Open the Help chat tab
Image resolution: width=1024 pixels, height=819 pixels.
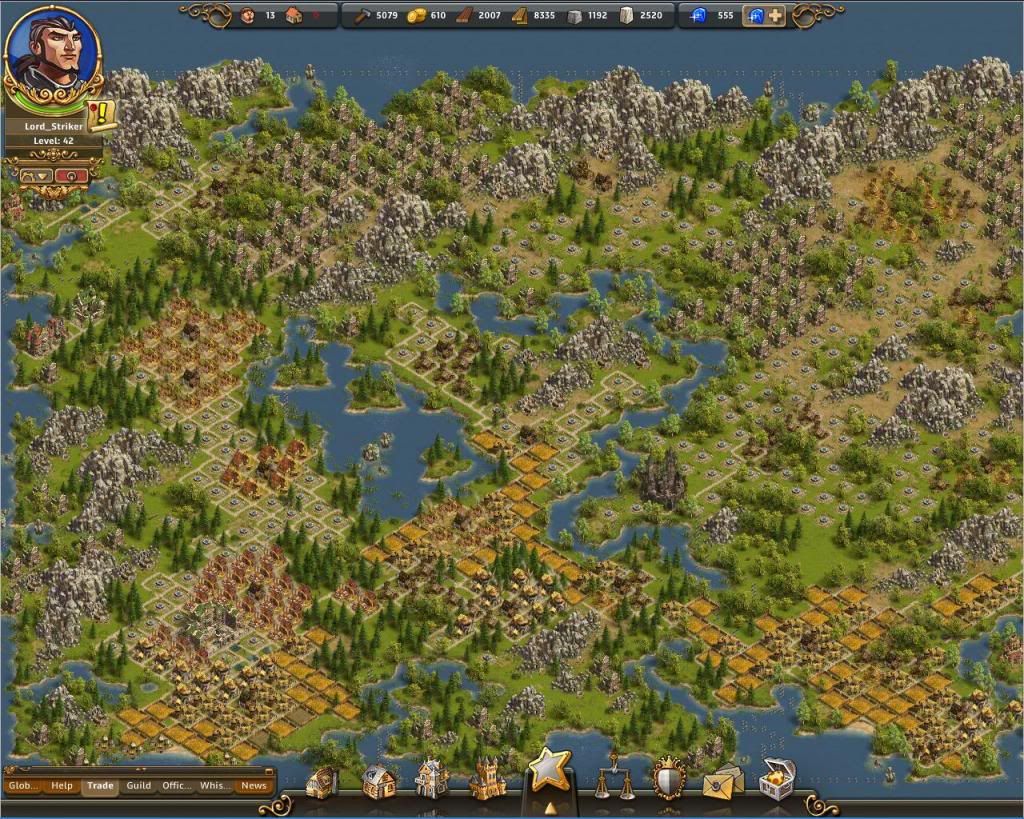pos(62,785)
